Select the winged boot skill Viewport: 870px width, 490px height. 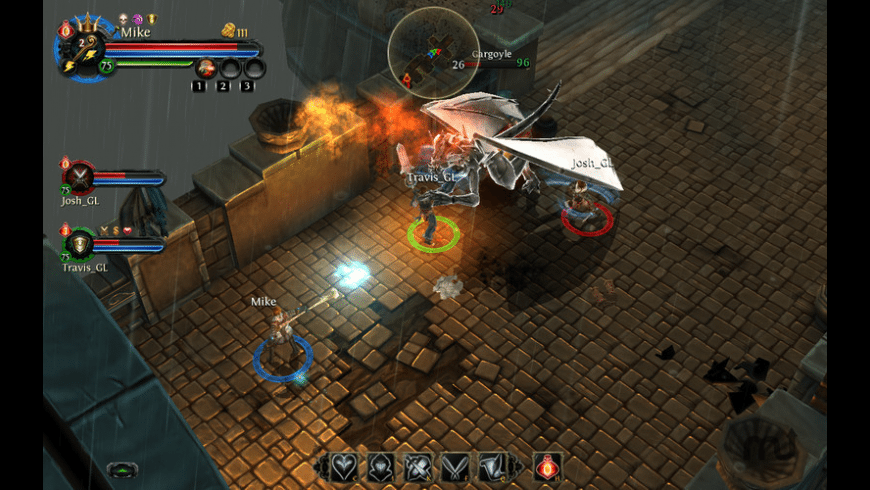click(x=491, y=466)
